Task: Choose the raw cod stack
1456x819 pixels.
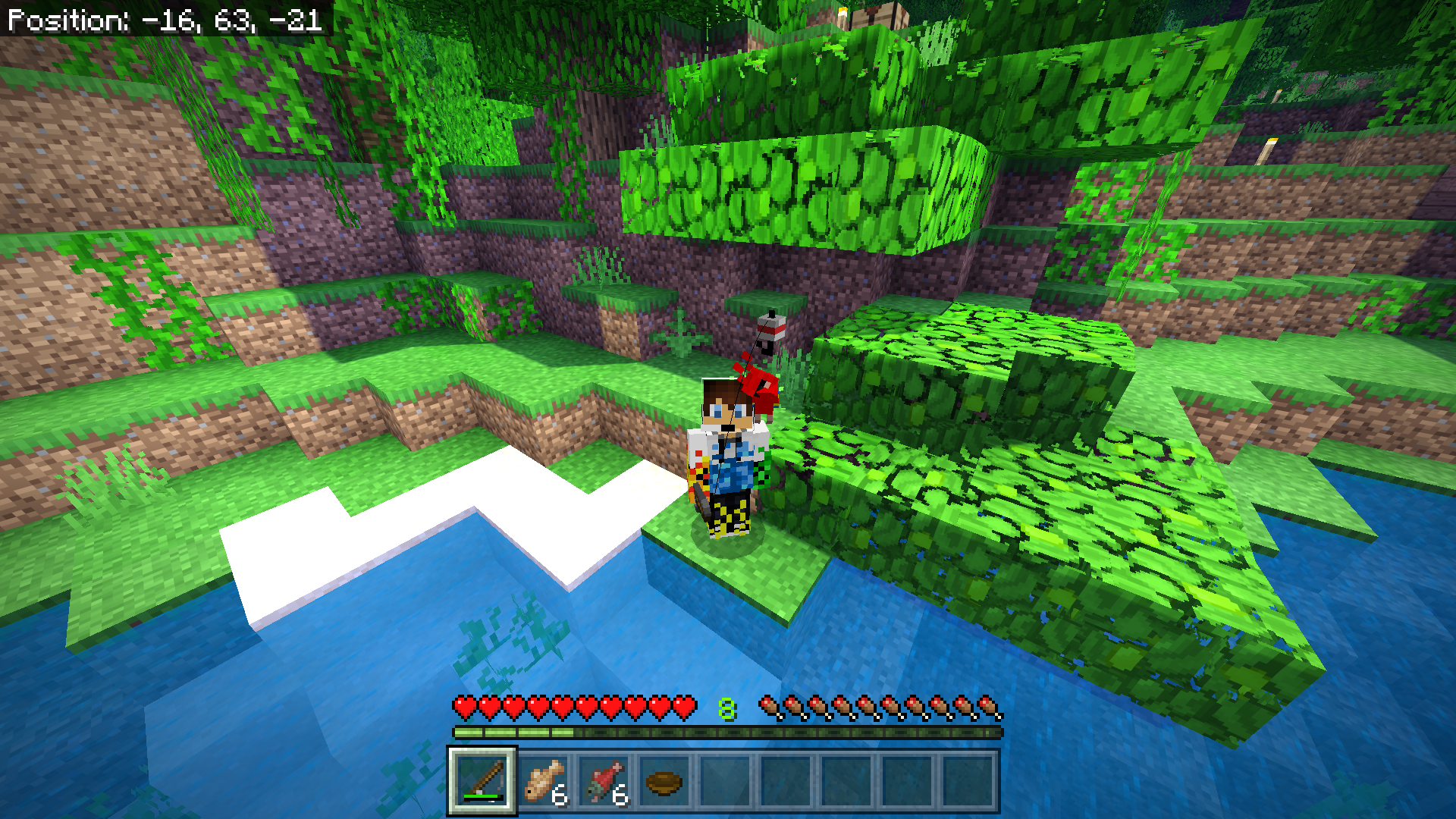Action: click(543, 780)
